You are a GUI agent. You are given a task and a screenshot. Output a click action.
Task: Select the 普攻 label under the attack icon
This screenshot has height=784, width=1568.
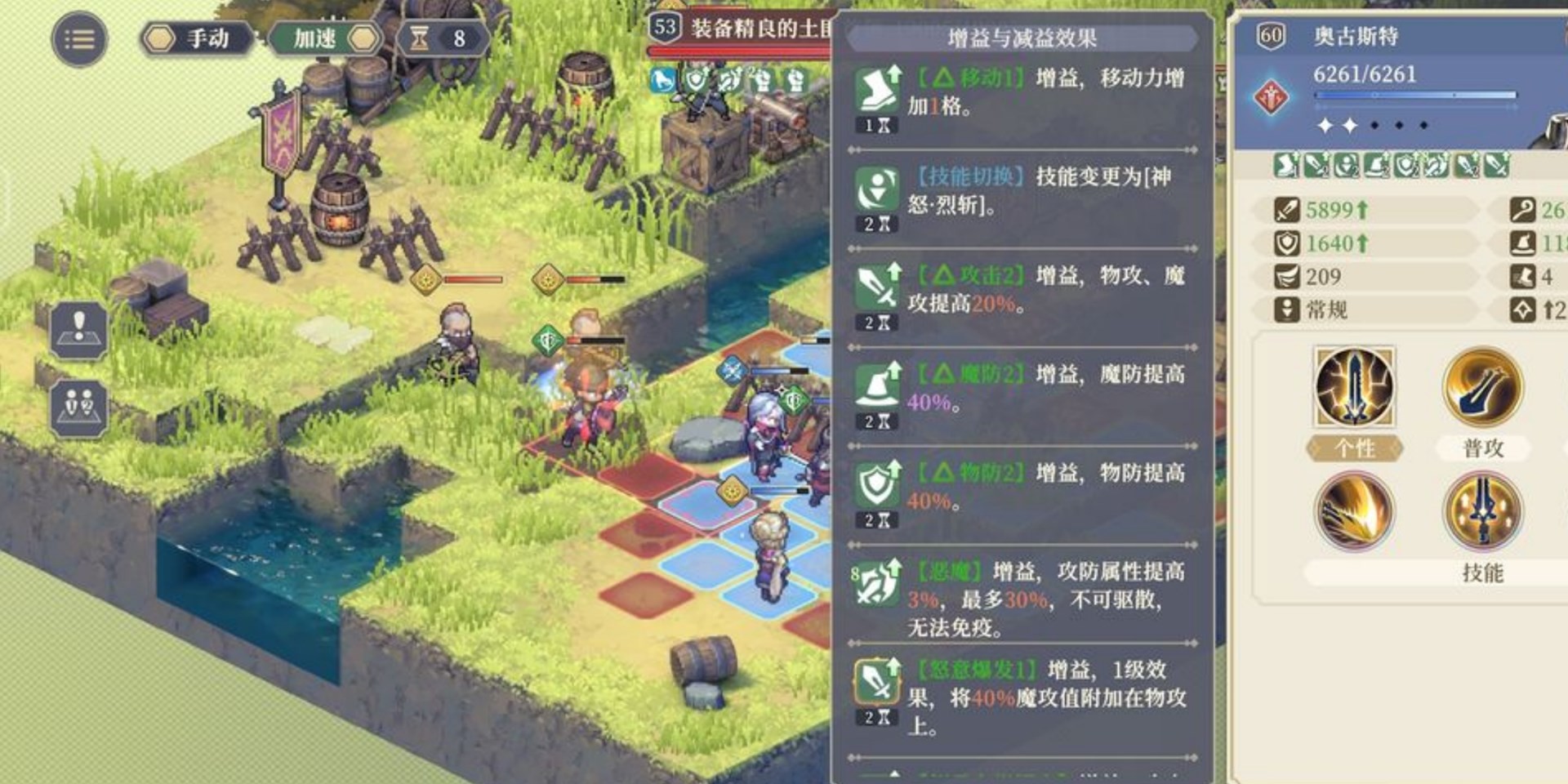1485,448
